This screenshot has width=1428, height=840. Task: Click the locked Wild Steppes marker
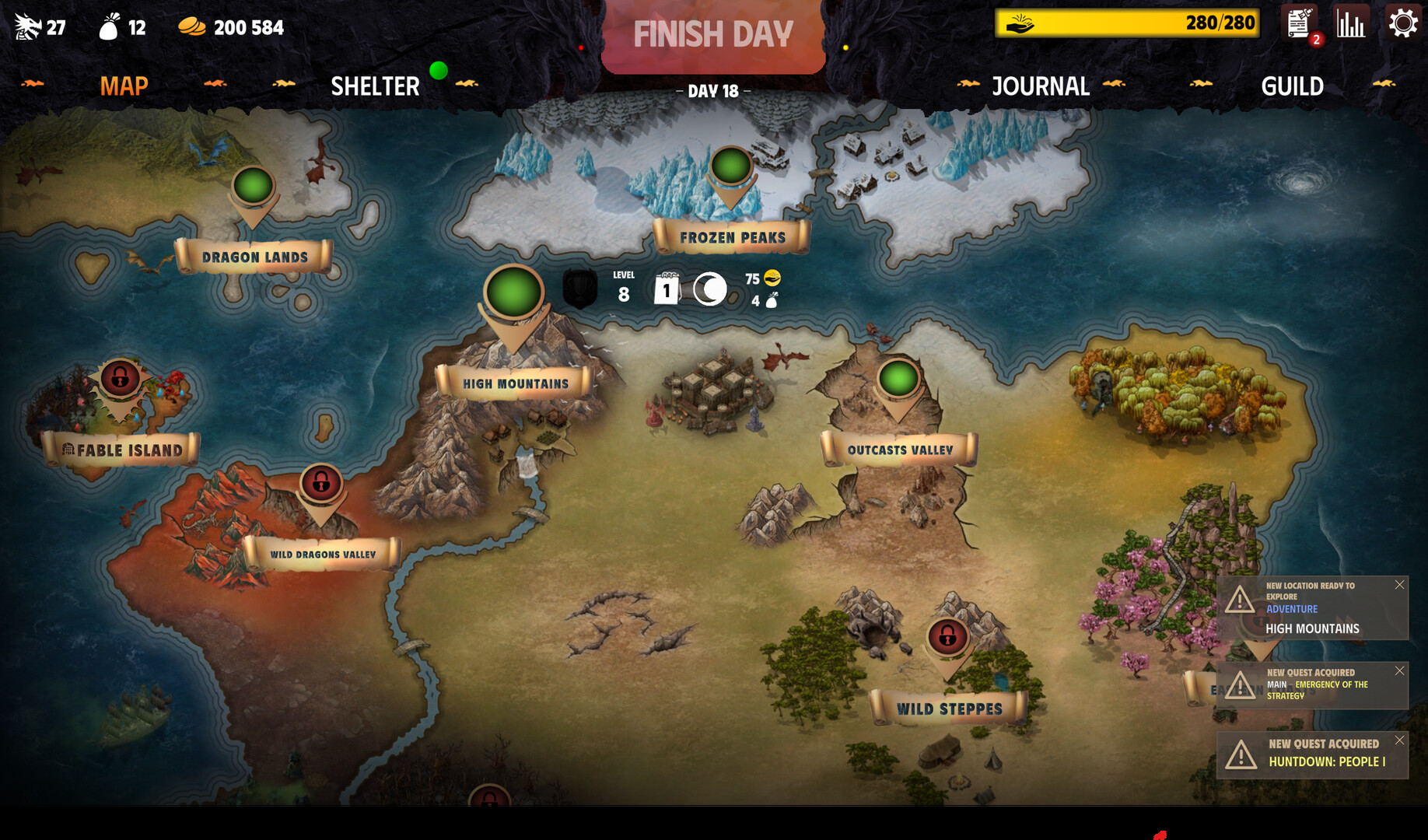click(x=947, y=638)
